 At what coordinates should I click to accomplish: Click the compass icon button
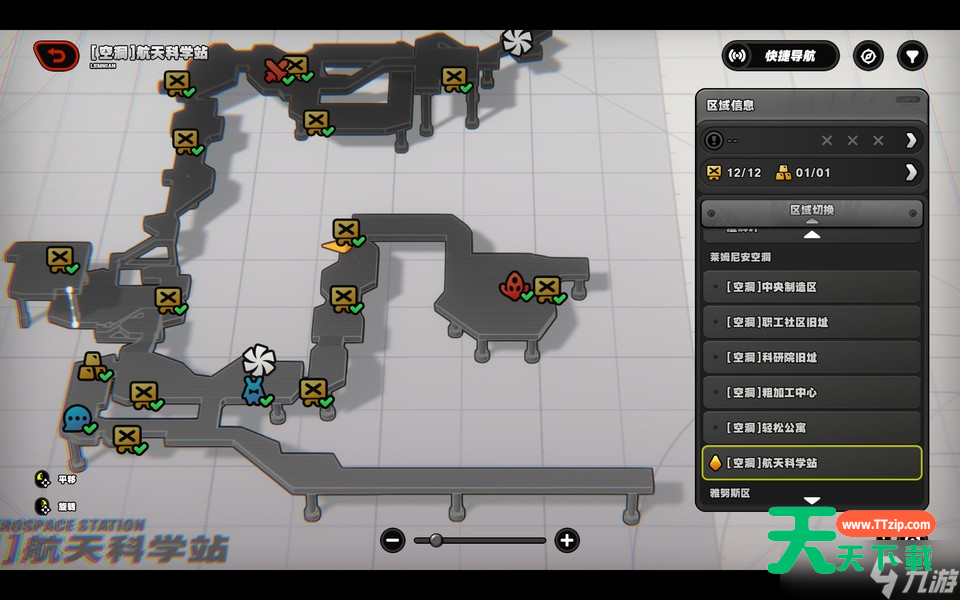point(868,56)
